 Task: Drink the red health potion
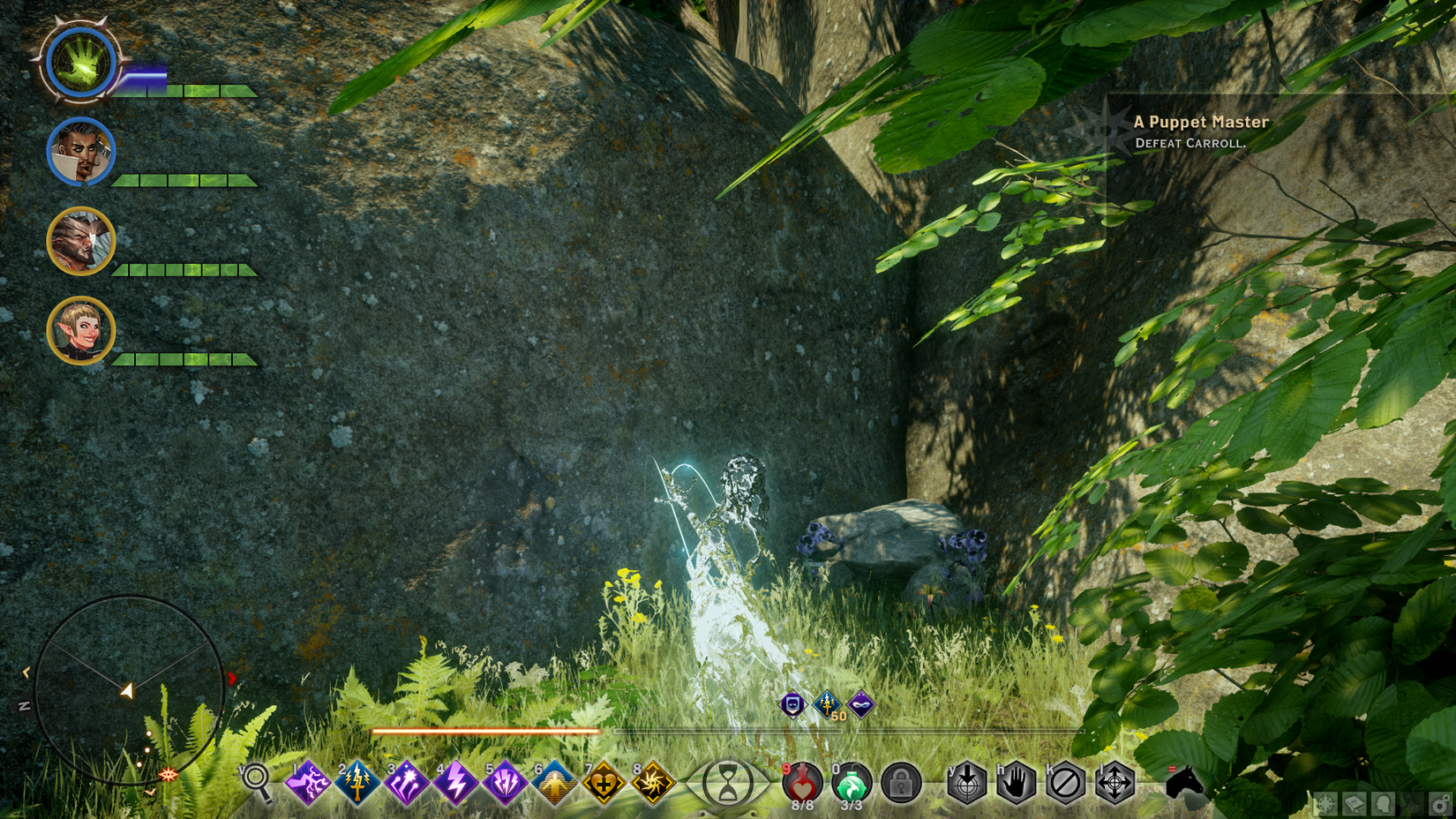802,783
